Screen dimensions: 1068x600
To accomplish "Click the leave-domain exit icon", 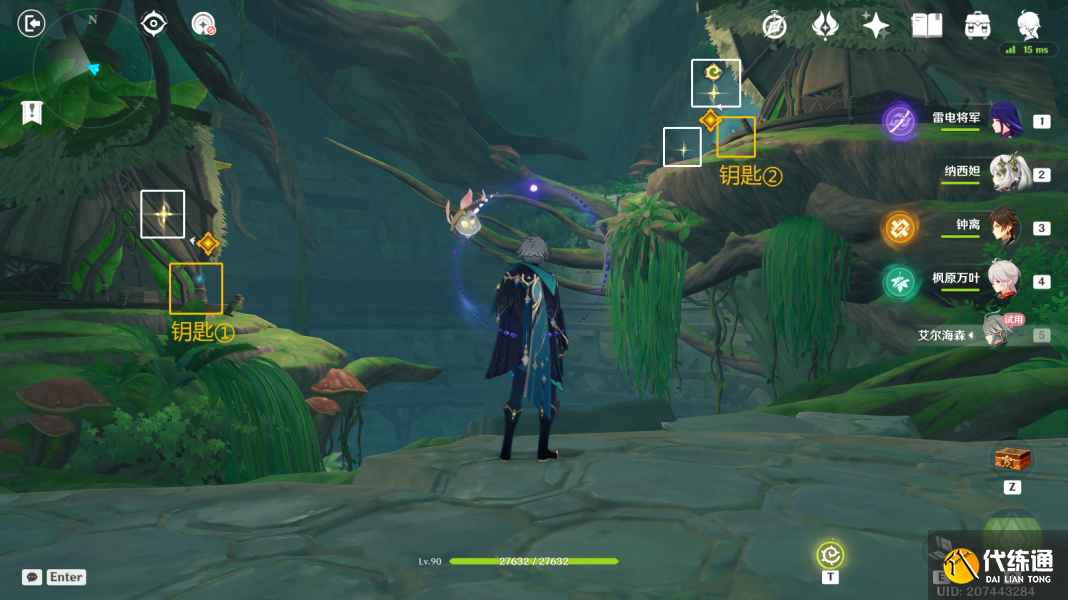I will click(x=32, y=23).
